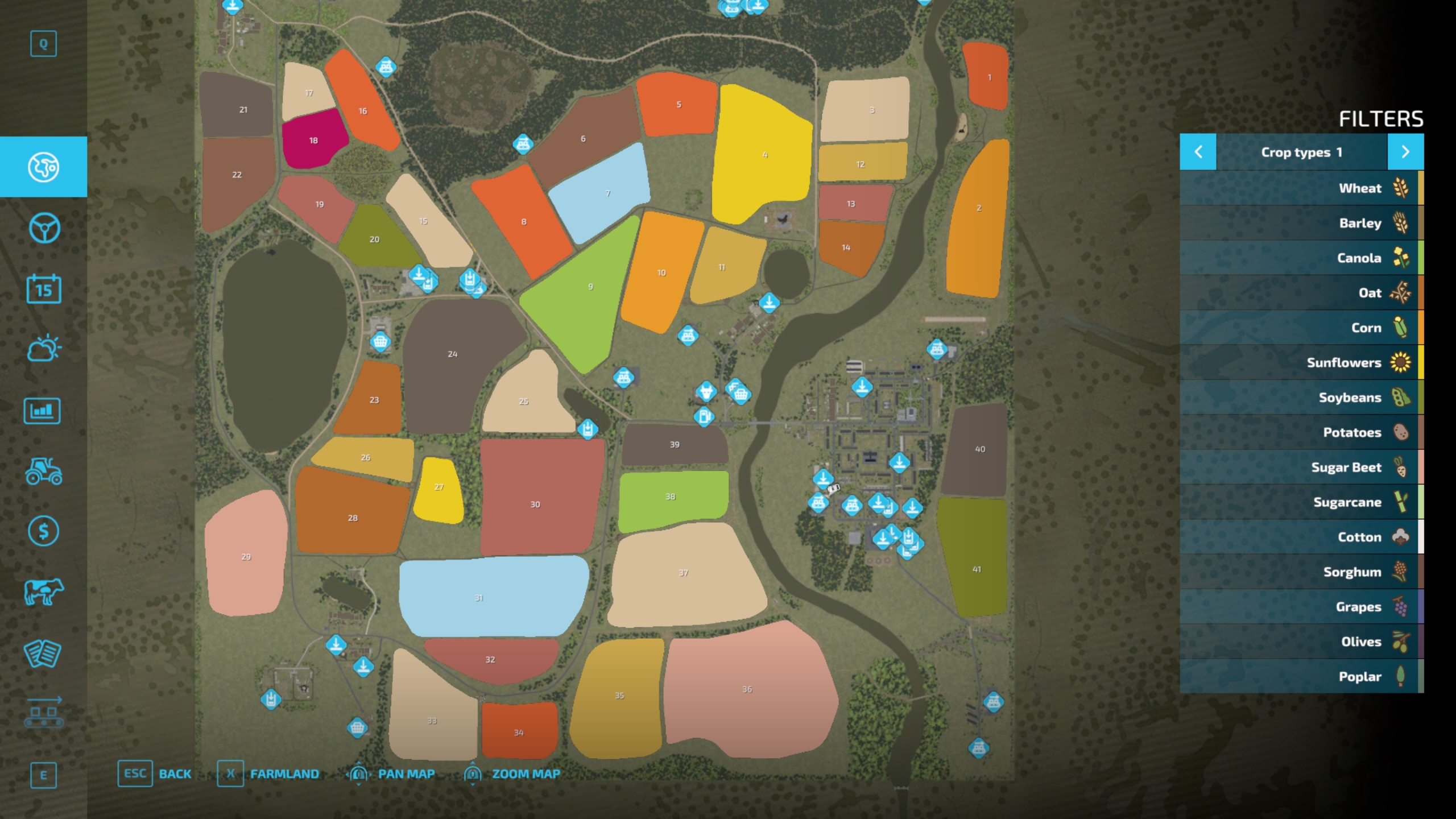Open the vehicles tractor tab
Screen dimensions: 1456x819
point(44,471)
